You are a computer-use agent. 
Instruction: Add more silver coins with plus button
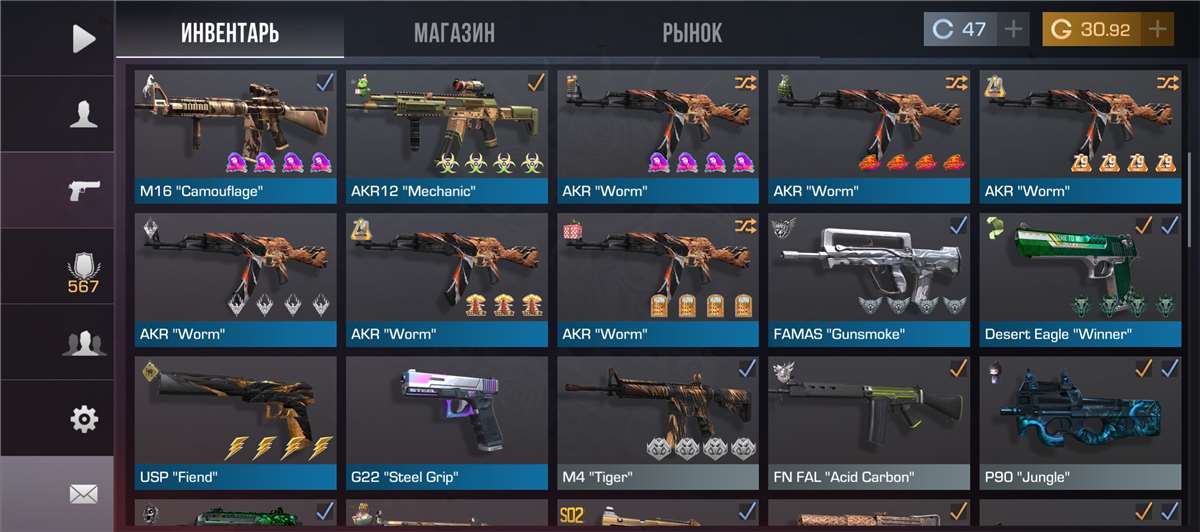(x=1014, y=30)
